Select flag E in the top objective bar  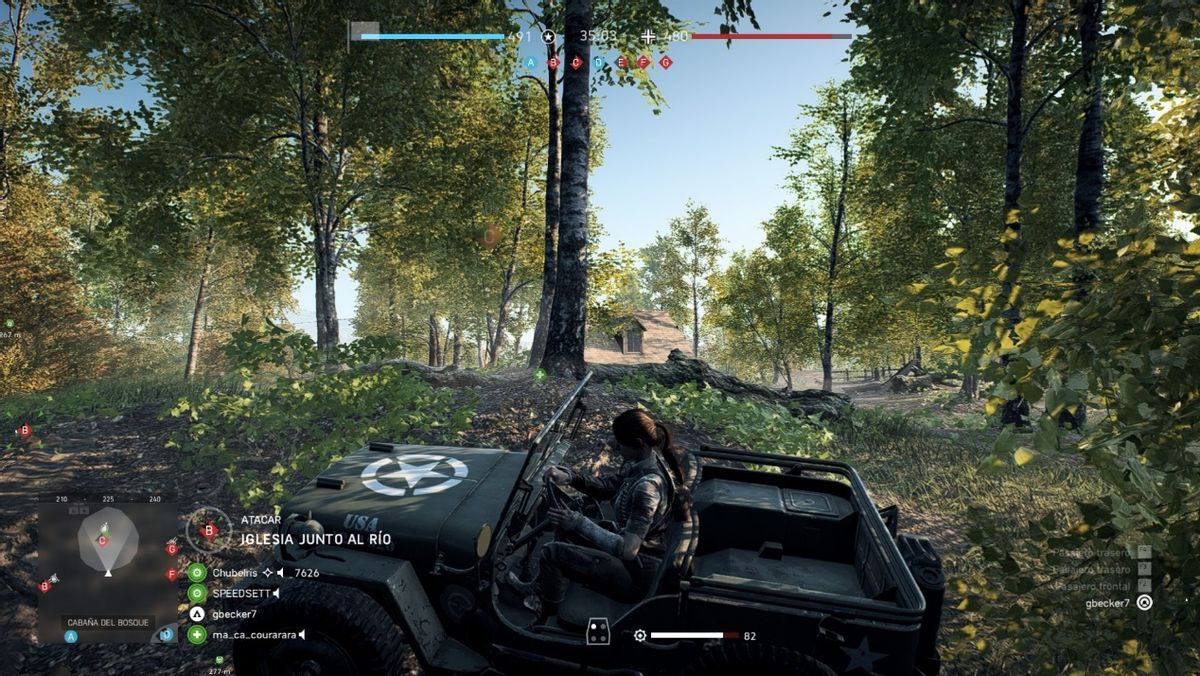[621, 62]
